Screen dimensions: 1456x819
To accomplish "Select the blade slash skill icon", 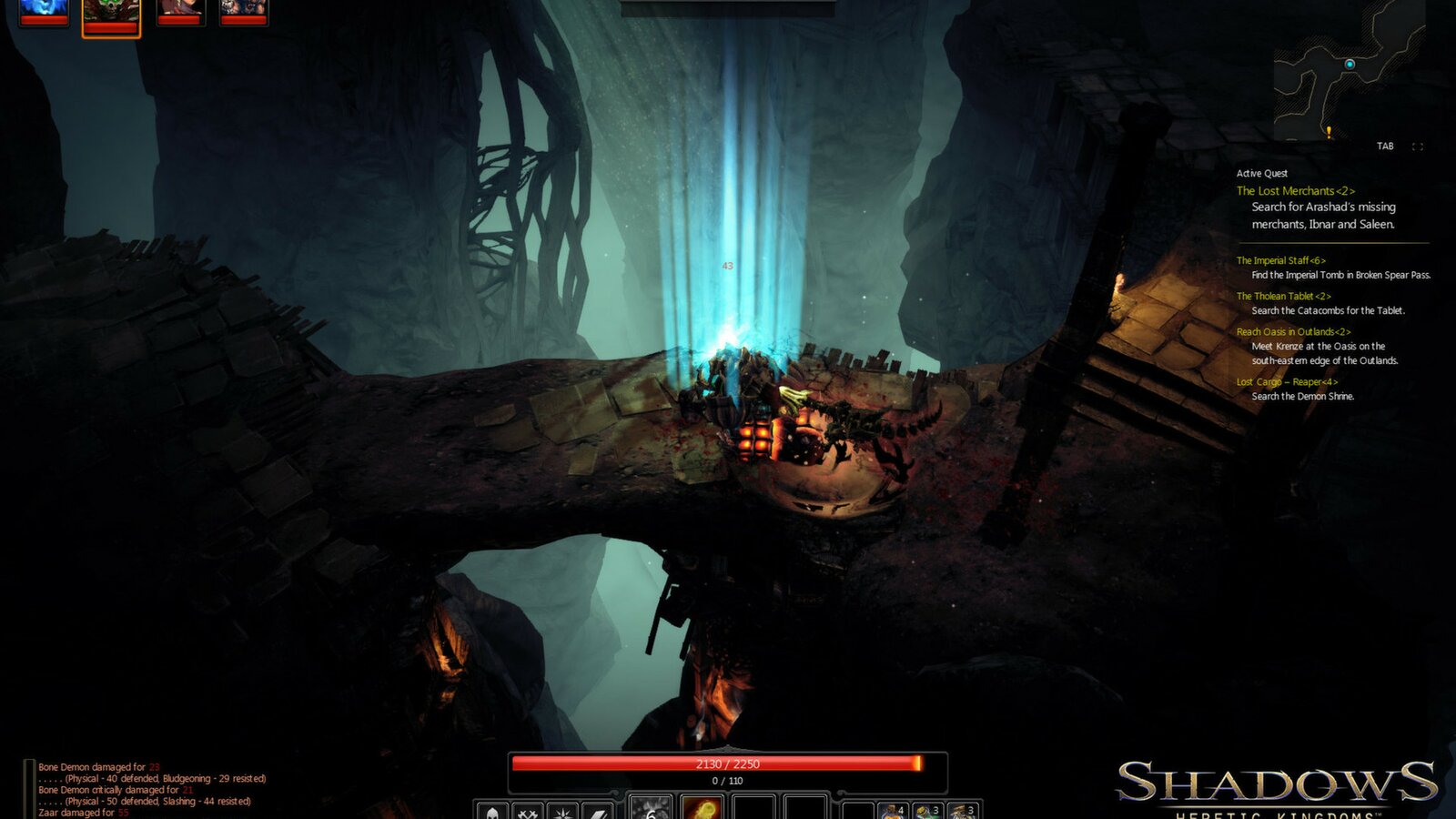I will click(x=597, y=810).
